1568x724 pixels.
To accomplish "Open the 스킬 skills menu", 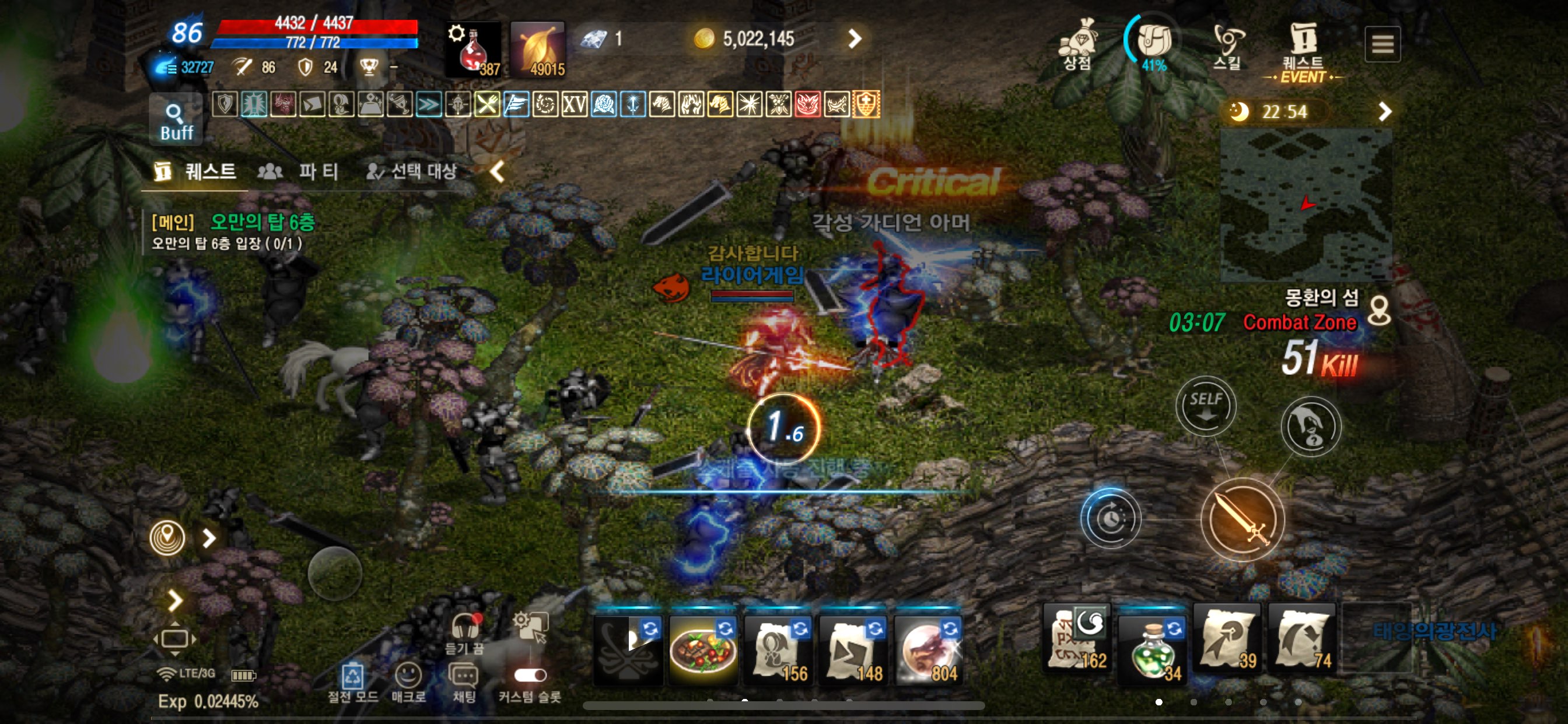I will [x=1227, y=45].
